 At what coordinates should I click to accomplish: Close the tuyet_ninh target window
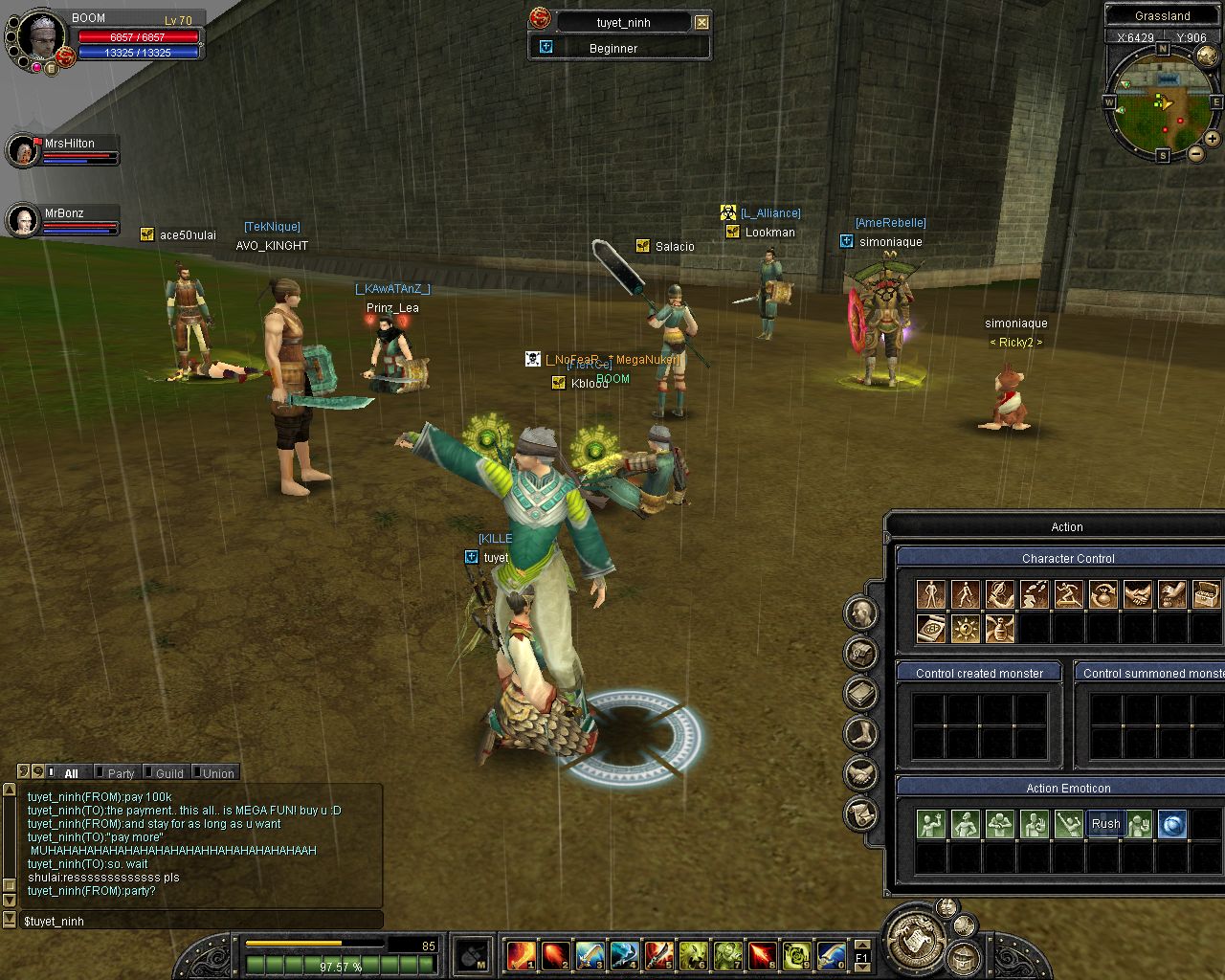[x=702, y=22]
